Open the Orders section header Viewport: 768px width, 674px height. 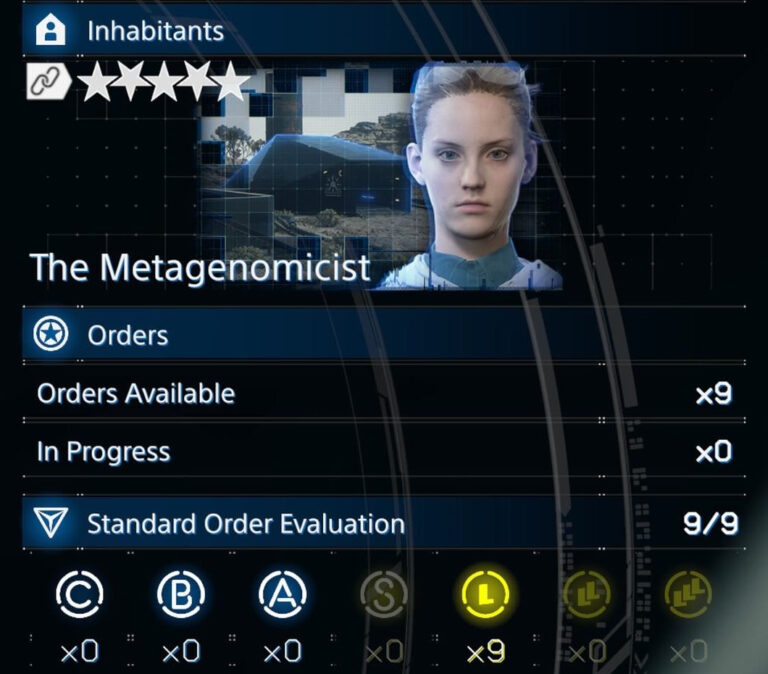(x=128, y=336)
